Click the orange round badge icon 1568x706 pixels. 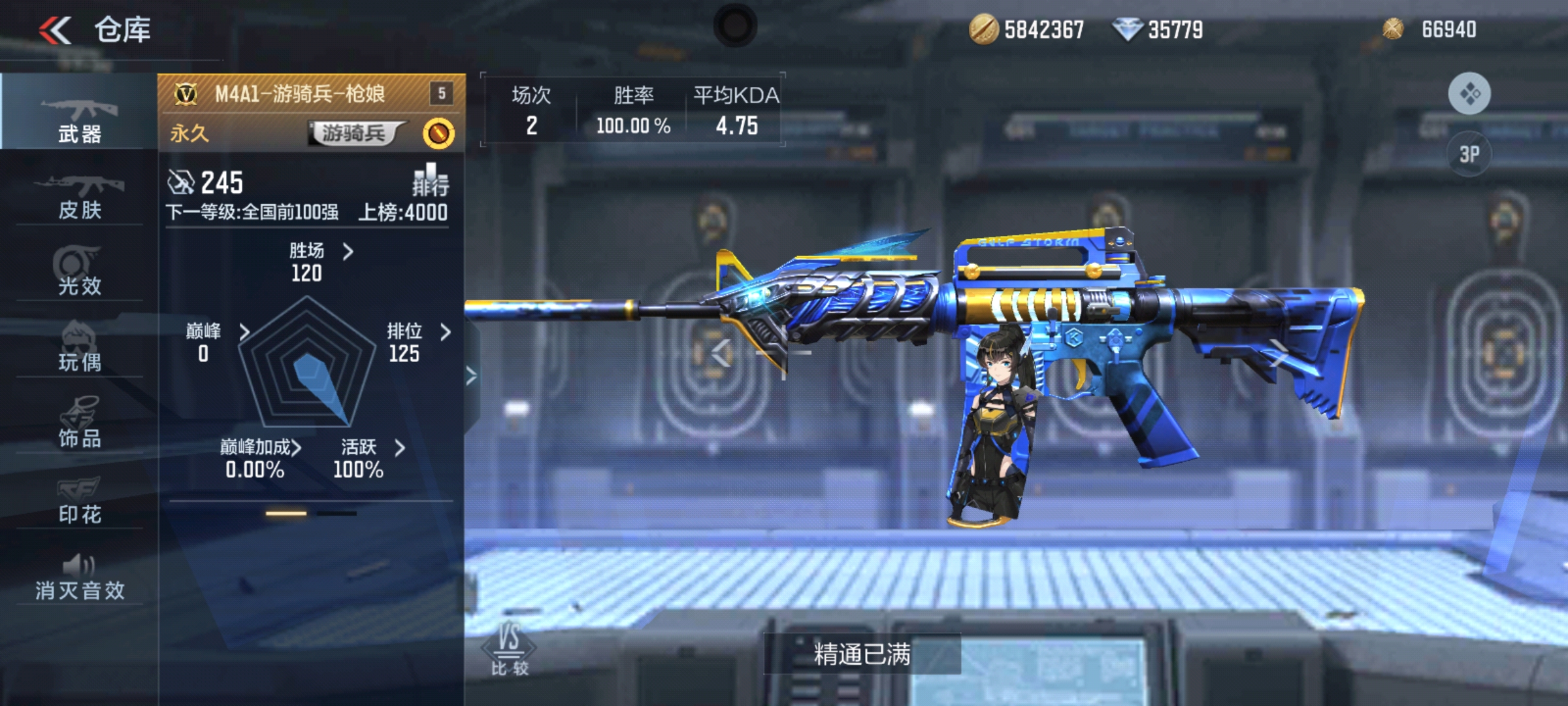click(x=438, y=133)
